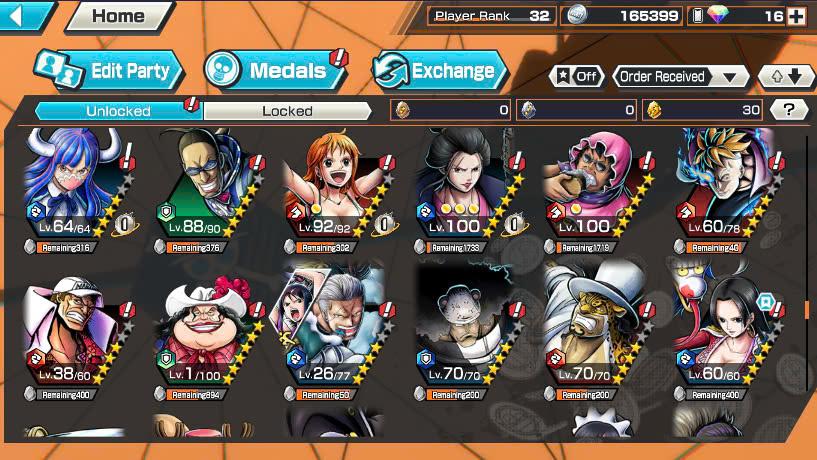Go back with the arrow button
Viewport: 817px width, 460px height.
(25, 15)
